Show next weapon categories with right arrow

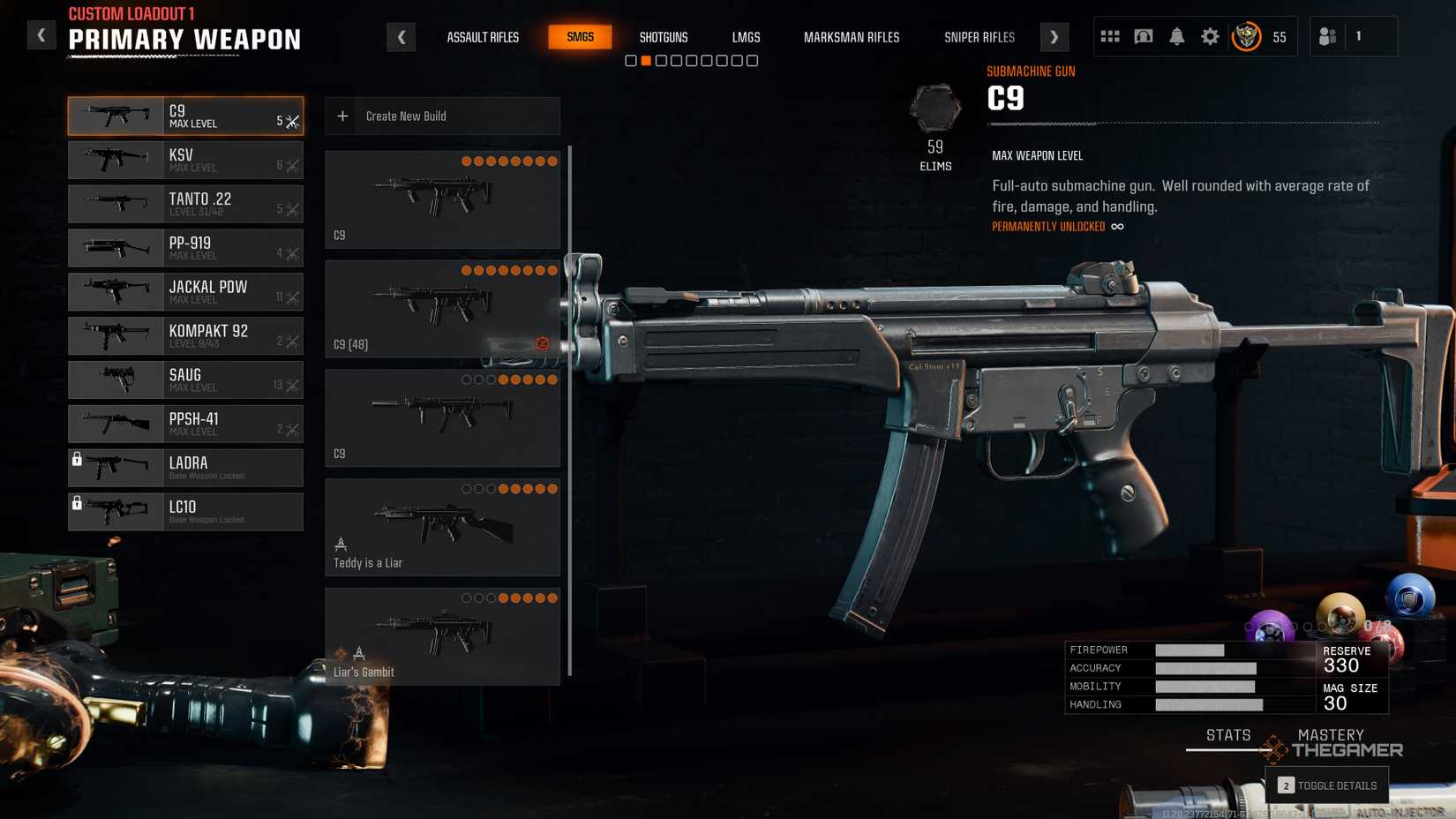point(1054,37)
